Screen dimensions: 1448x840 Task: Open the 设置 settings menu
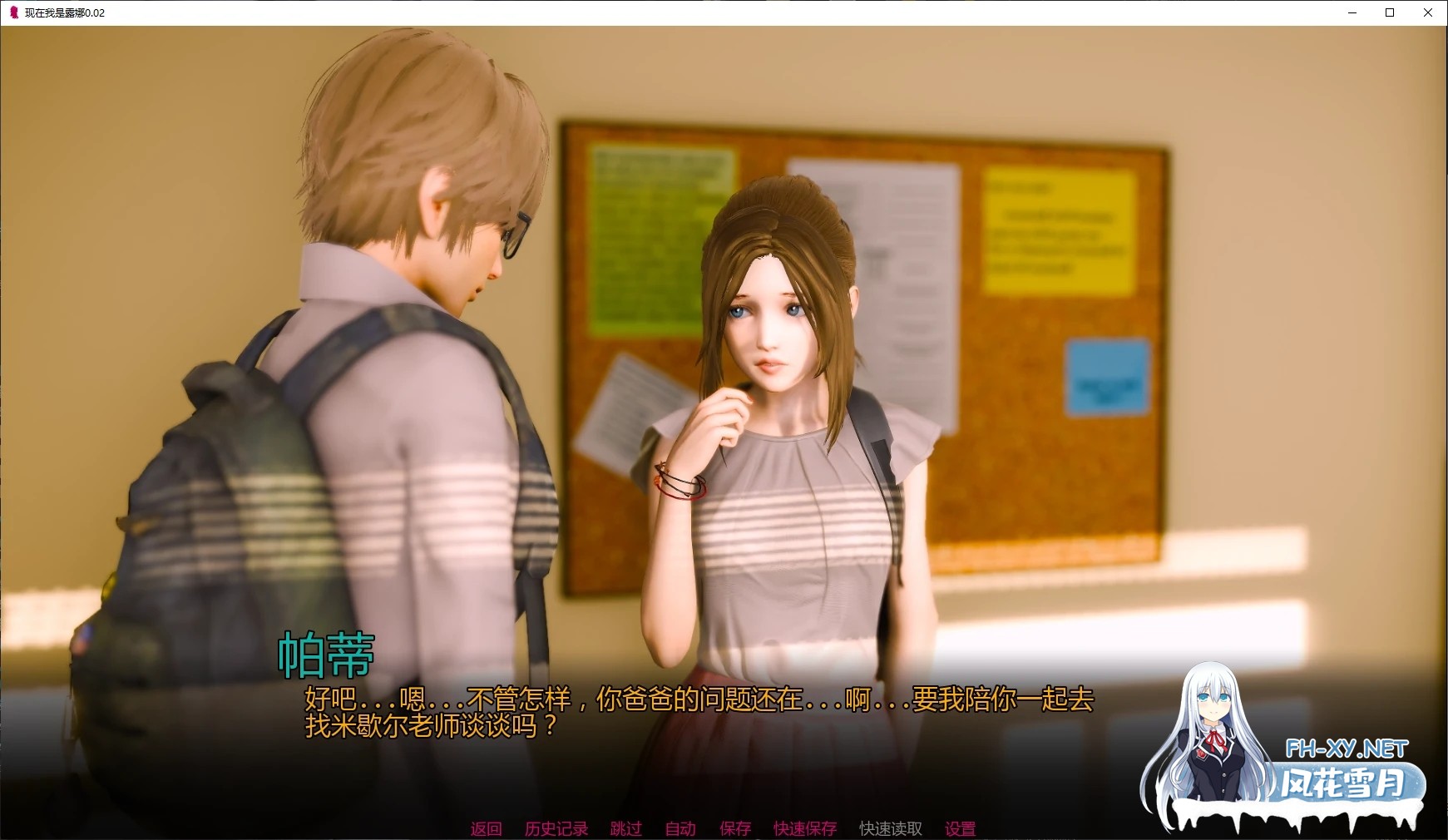pyautogui.click(x=960, y=828)
